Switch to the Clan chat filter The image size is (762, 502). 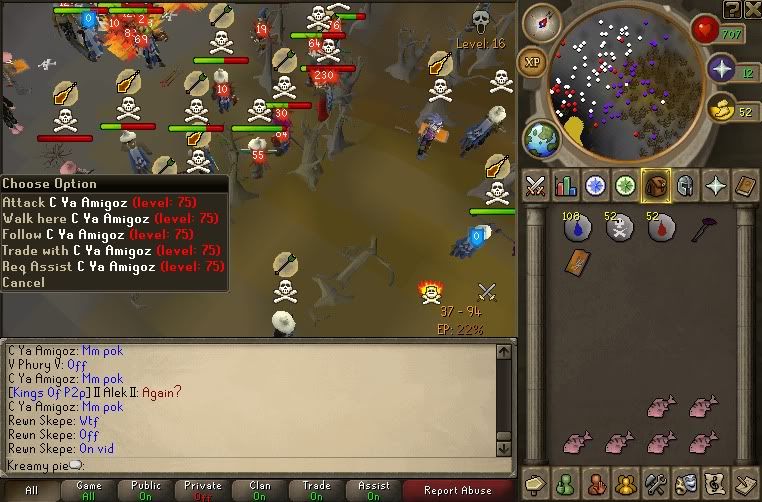(260, 490)
